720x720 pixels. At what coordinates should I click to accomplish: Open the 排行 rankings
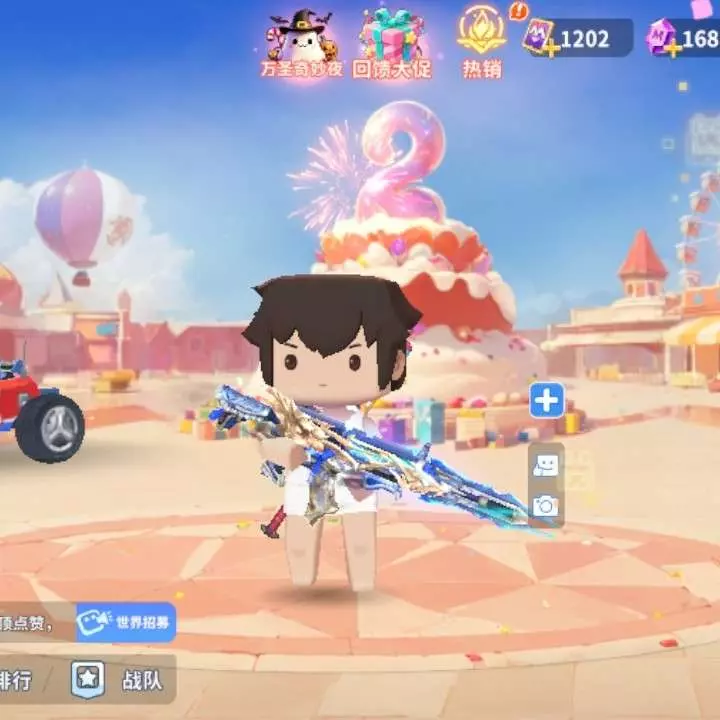18,680
